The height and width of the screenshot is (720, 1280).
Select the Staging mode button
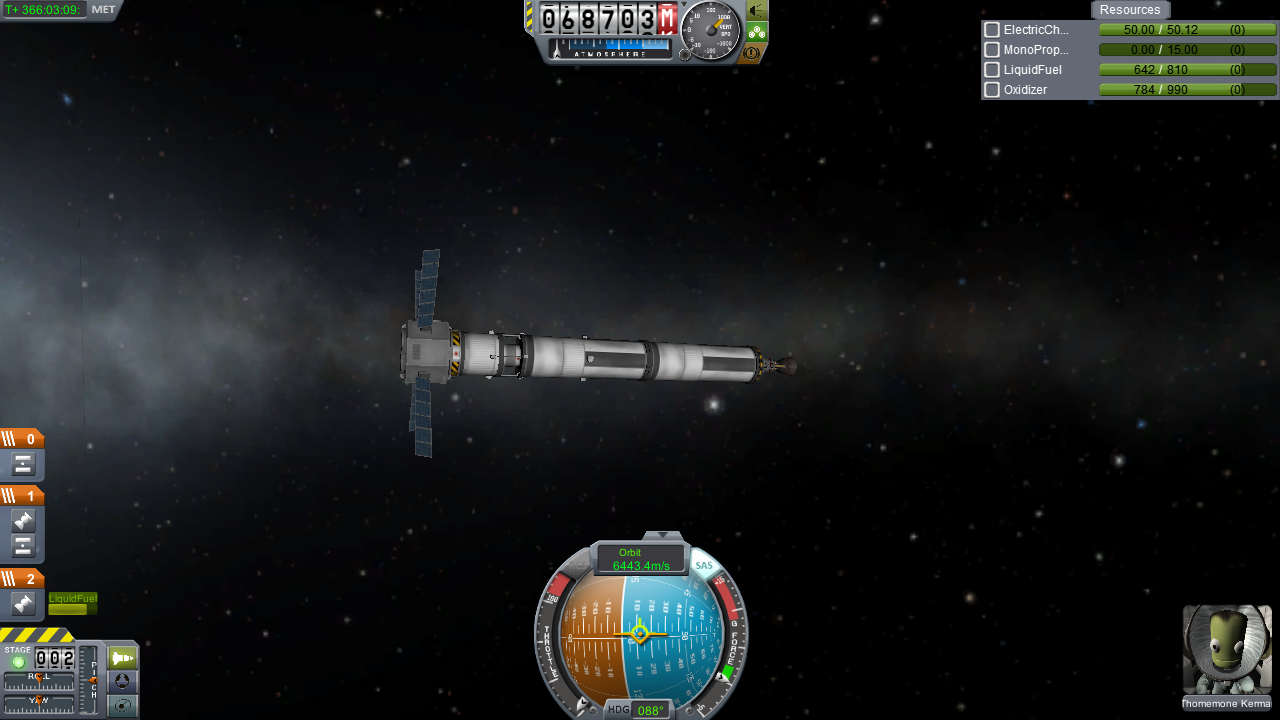click(x=122, y=658)
